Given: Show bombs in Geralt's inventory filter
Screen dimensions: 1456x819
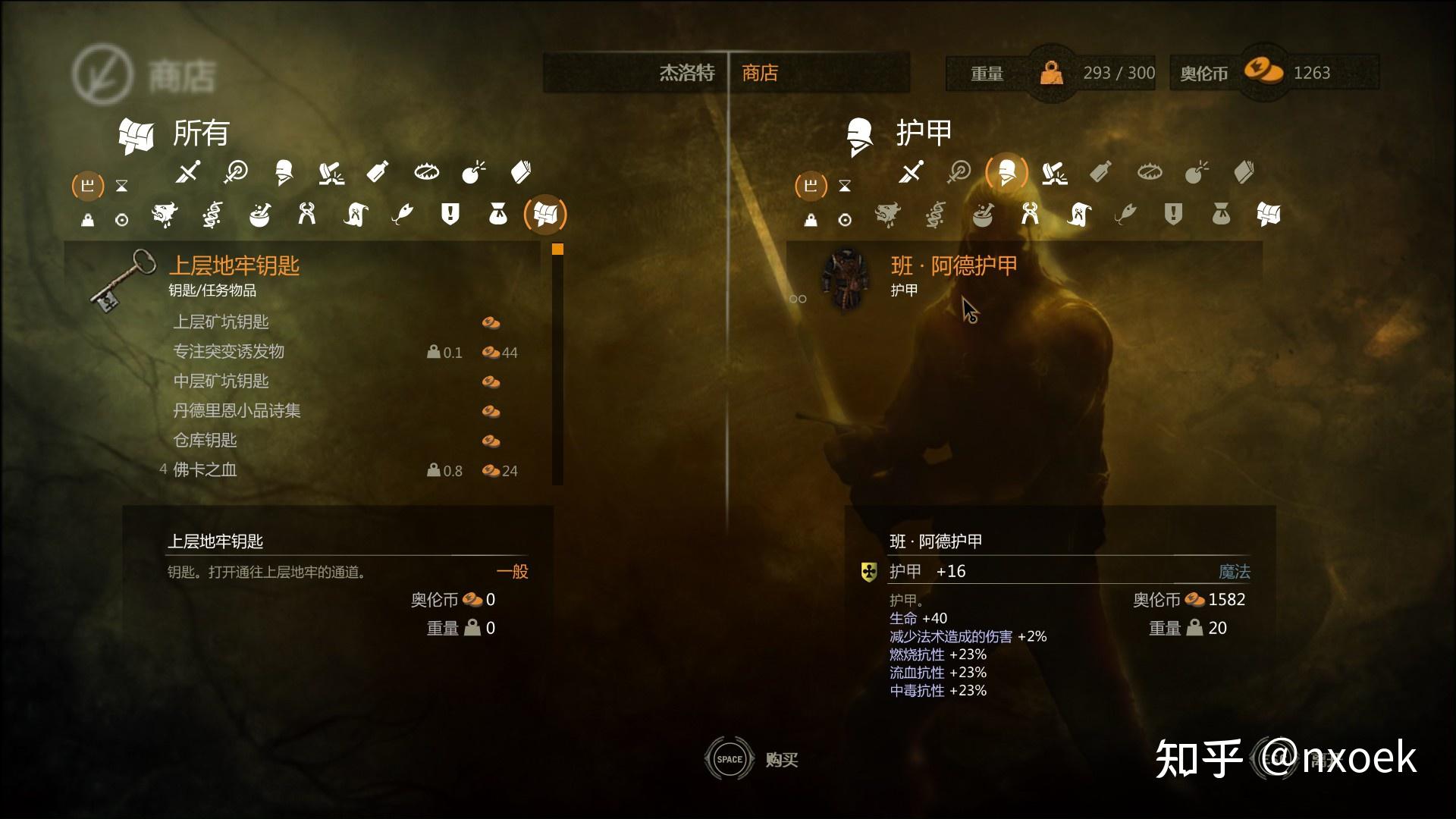Looking at the screenshot, I should tap(473, 173).
